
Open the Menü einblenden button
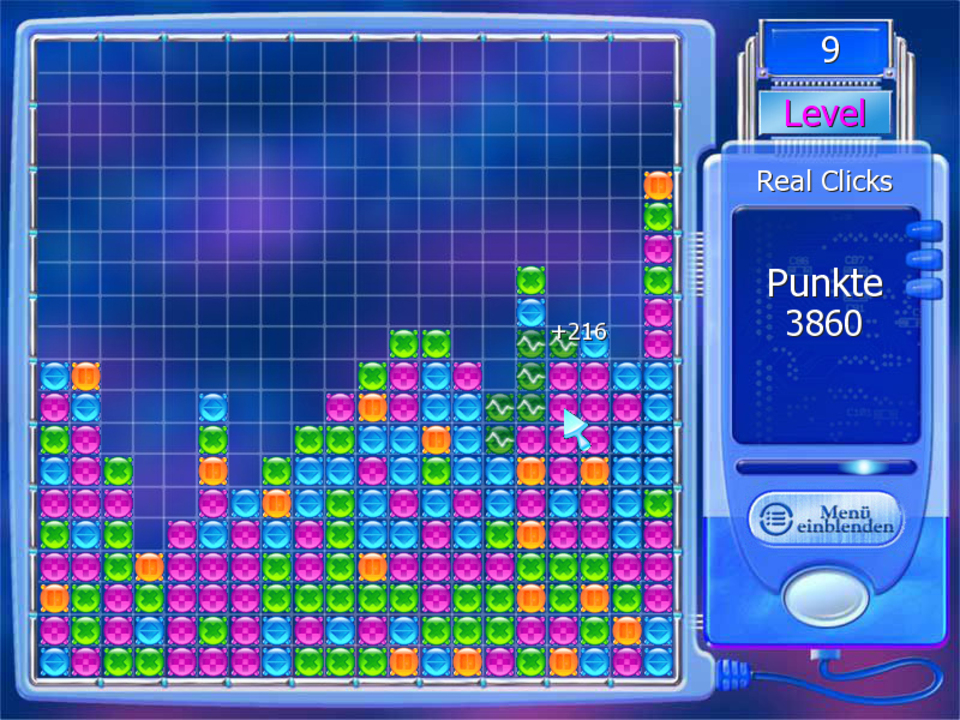825,518
